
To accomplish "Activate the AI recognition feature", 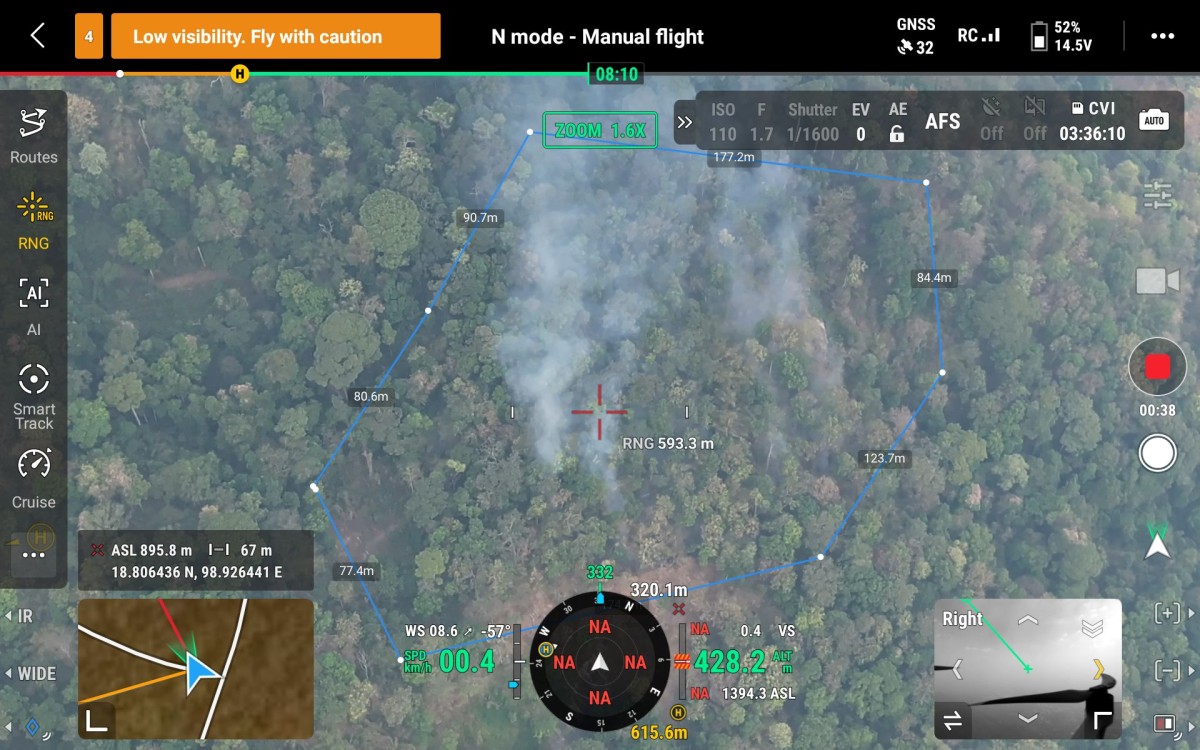I will coord(34,305).
